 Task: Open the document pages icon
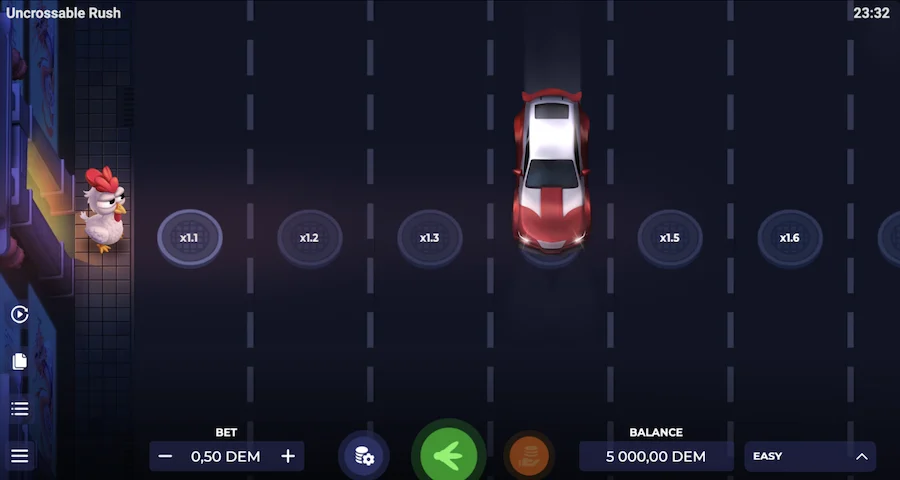[20, 361]
